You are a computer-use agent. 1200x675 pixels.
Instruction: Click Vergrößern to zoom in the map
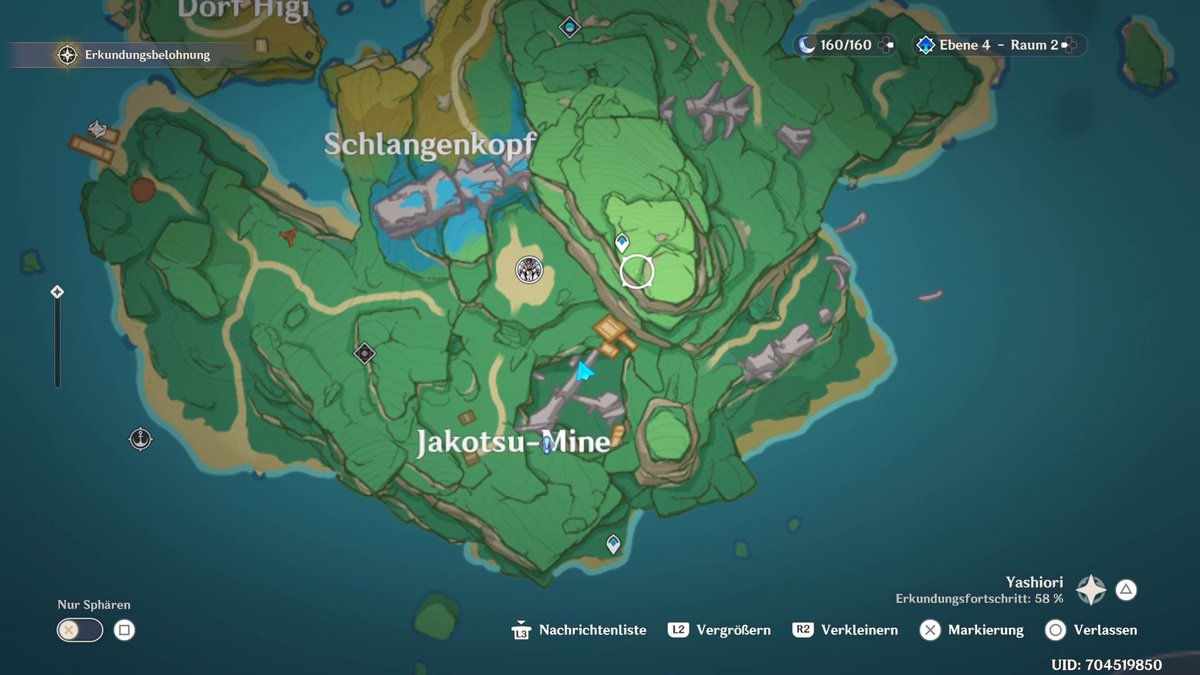click(x=720, y=630)
